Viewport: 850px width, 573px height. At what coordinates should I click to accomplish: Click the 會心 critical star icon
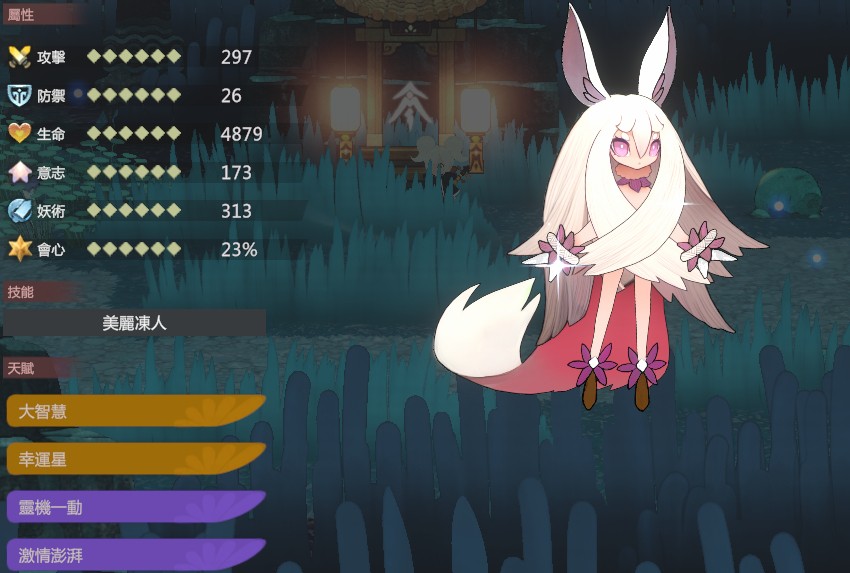pyautogui.click(x=19, y=249)
